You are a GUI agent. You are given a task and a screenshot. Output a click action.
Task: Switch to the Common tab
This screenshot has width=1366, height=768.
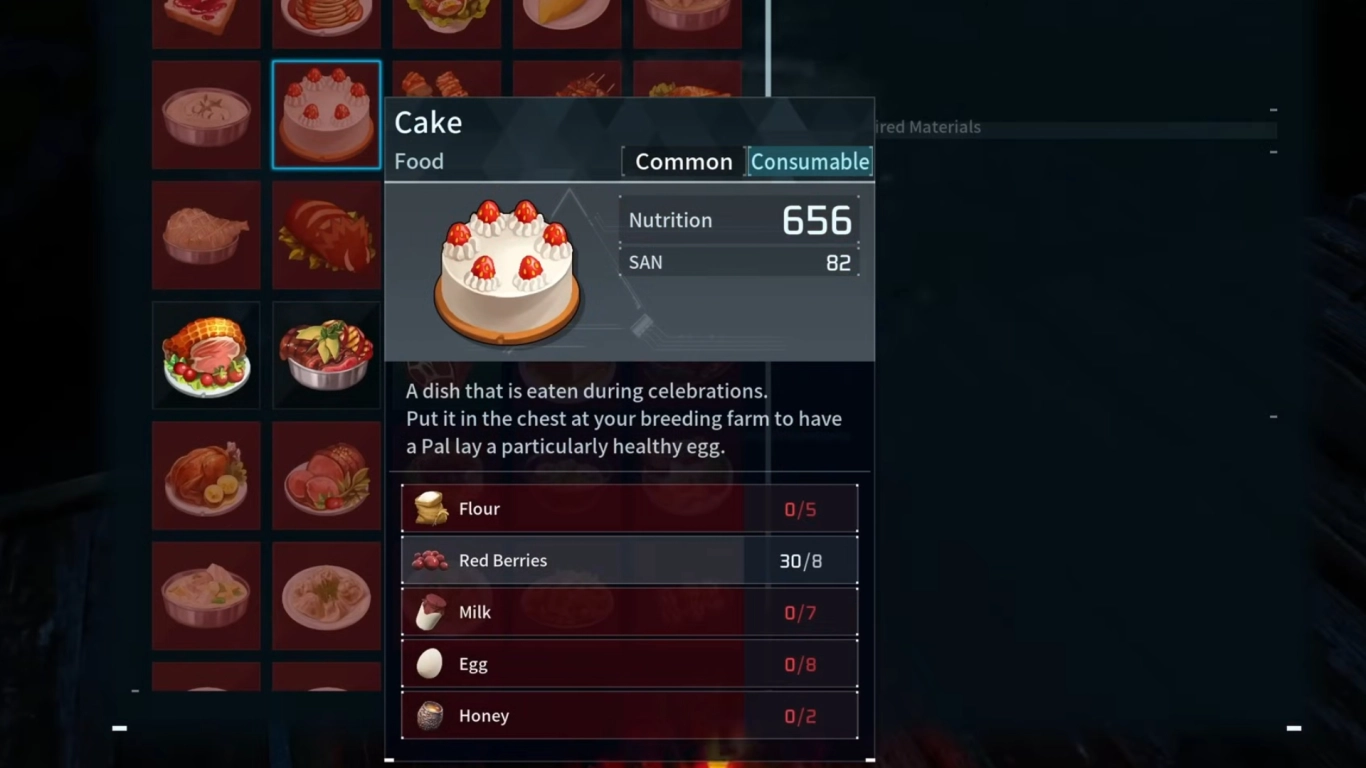tap(683, 161)
